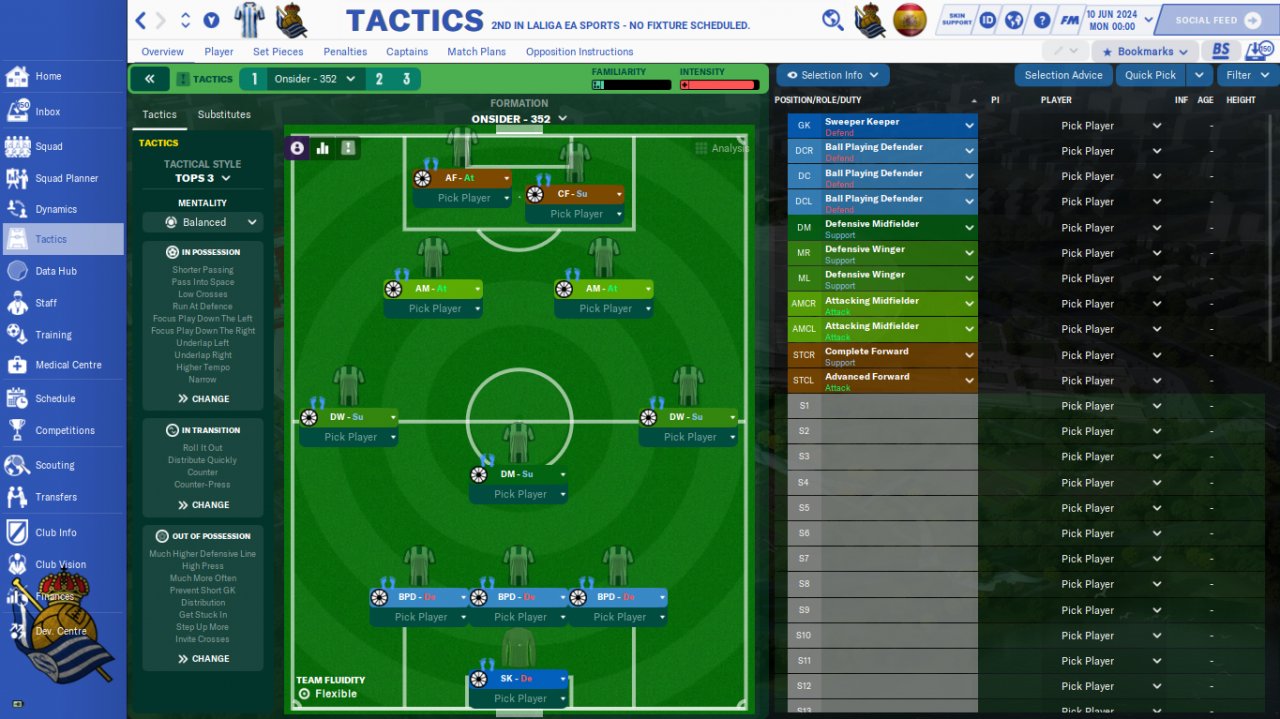Expand the Tactical Style TOPS 3 dropdown
This screenshot has width=1280, height=719.
(203, 178)
